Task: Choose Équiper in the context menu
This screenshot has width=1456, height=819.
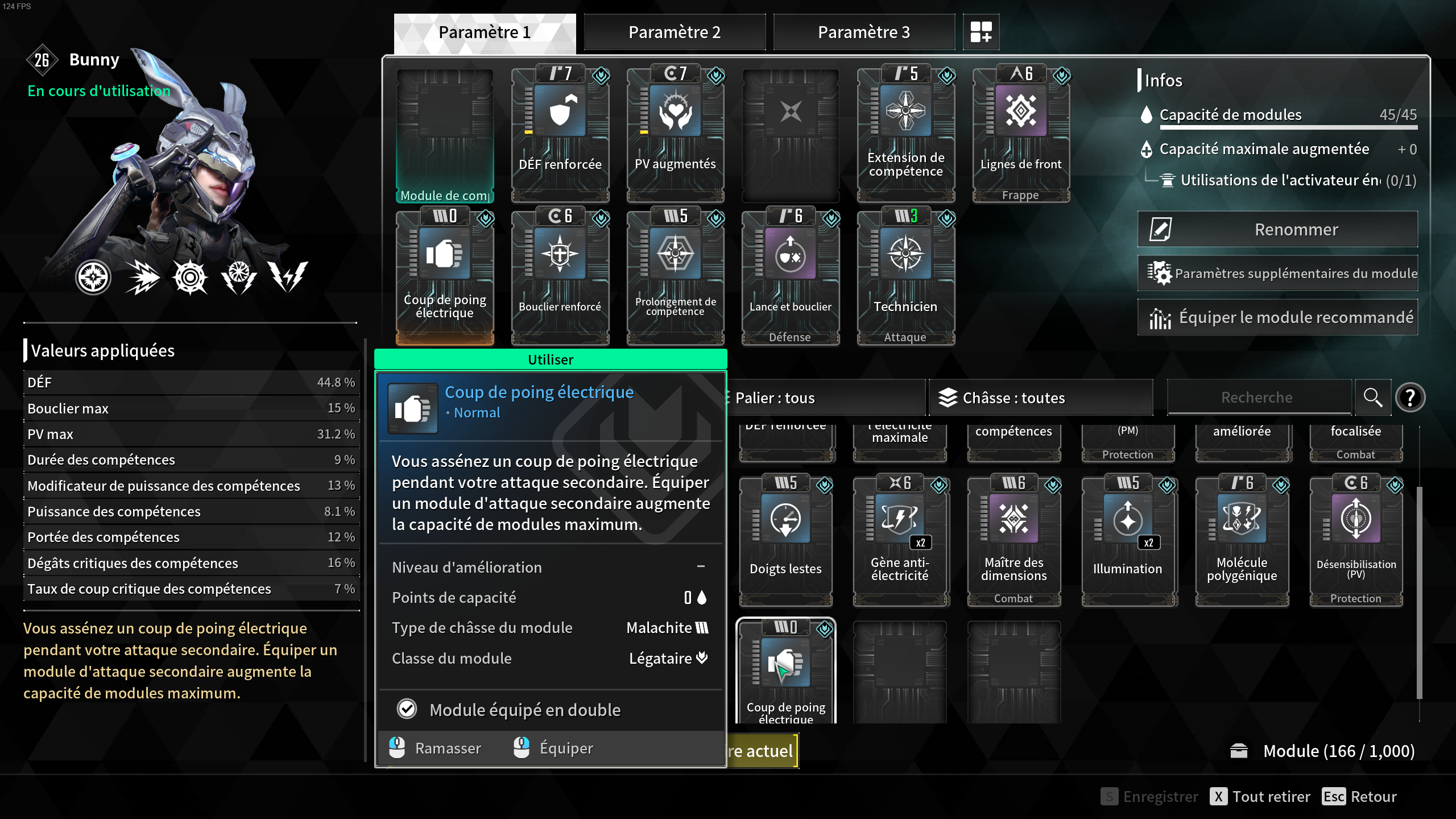Action: pos(566,748)
